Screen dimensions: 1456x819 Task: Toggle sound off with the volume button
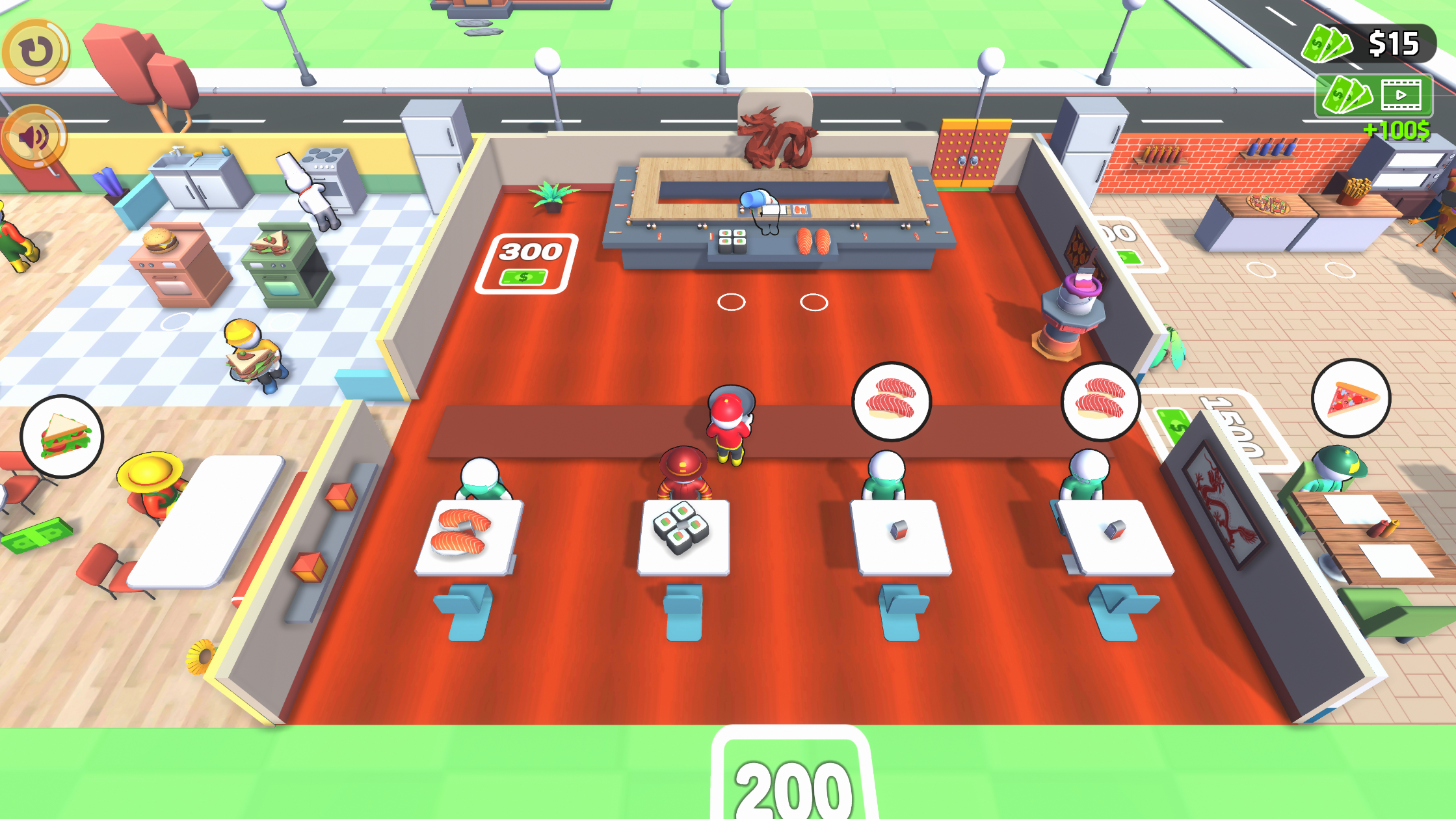(x=36, y=137)
